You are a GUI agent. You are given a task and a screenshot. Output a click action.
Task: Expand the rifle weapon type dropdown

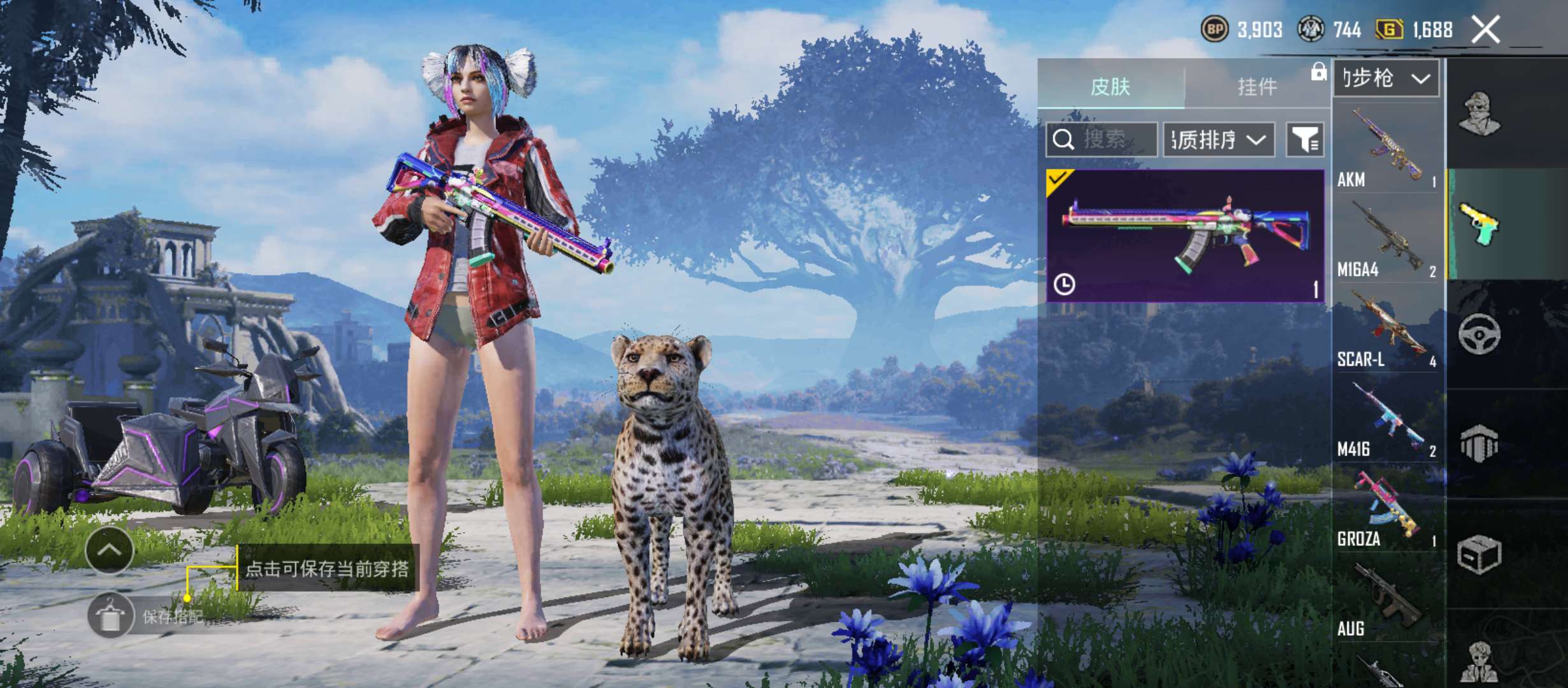tap(1386, 79)
